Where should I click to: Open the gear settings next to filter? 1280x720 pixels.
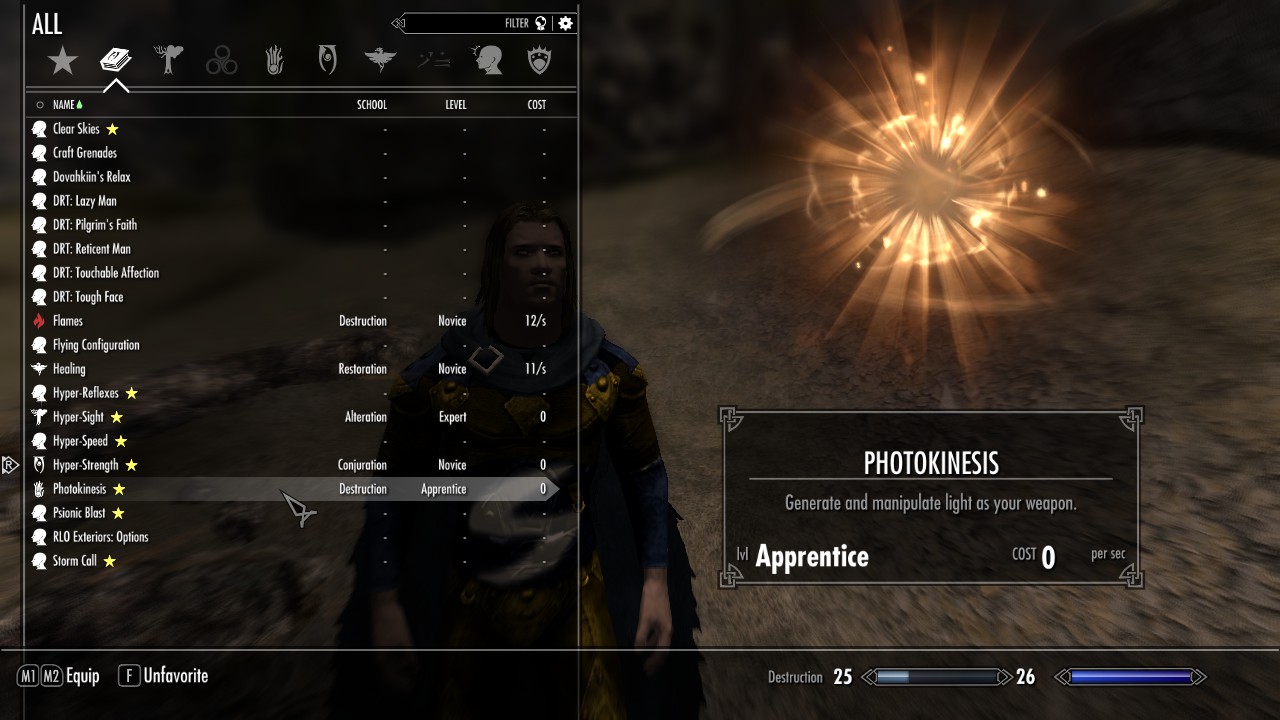[566, 23]
